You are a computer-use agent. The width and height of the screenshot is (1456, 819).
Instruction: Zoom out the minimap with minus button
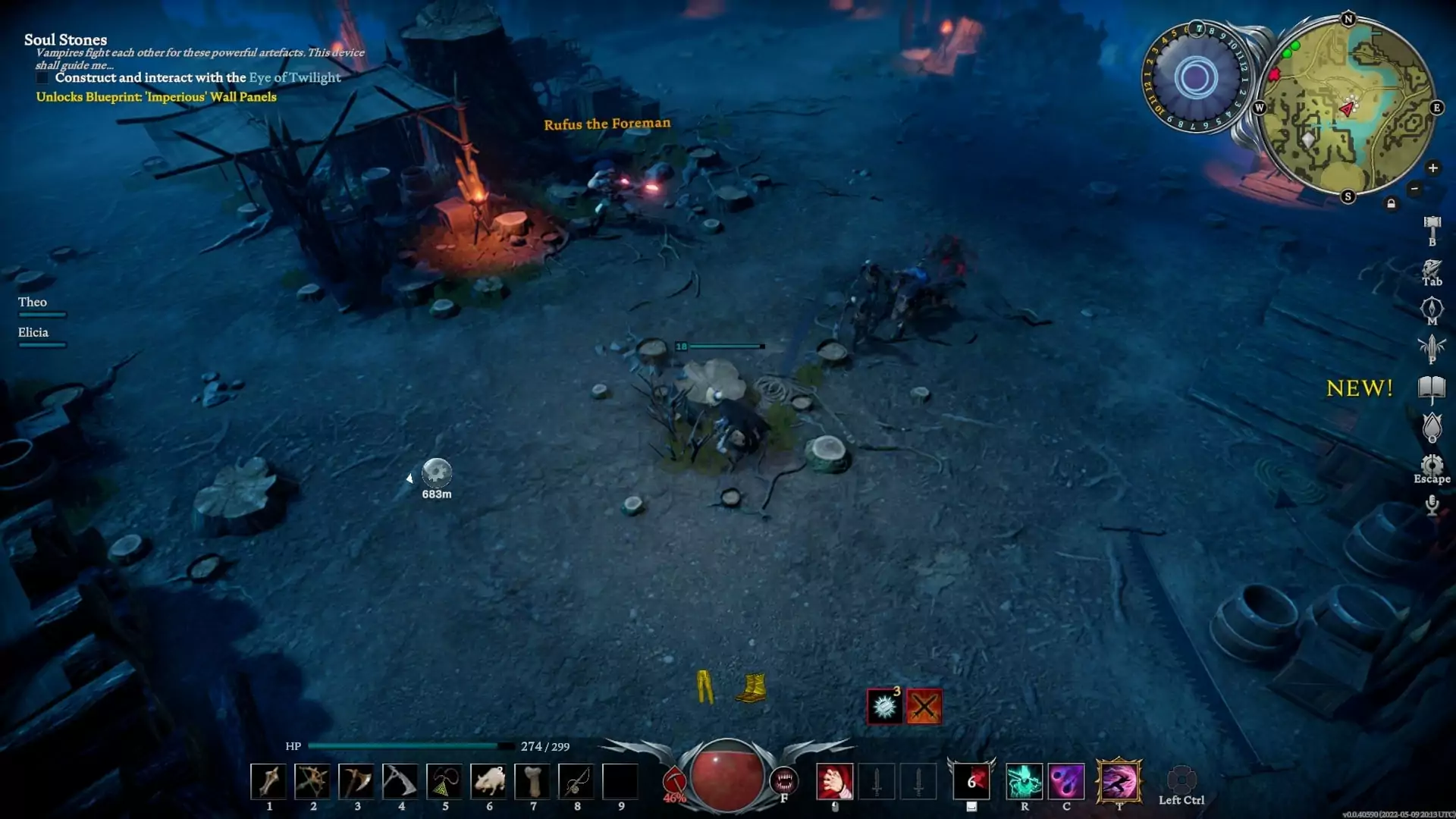tap(1414, 189)
